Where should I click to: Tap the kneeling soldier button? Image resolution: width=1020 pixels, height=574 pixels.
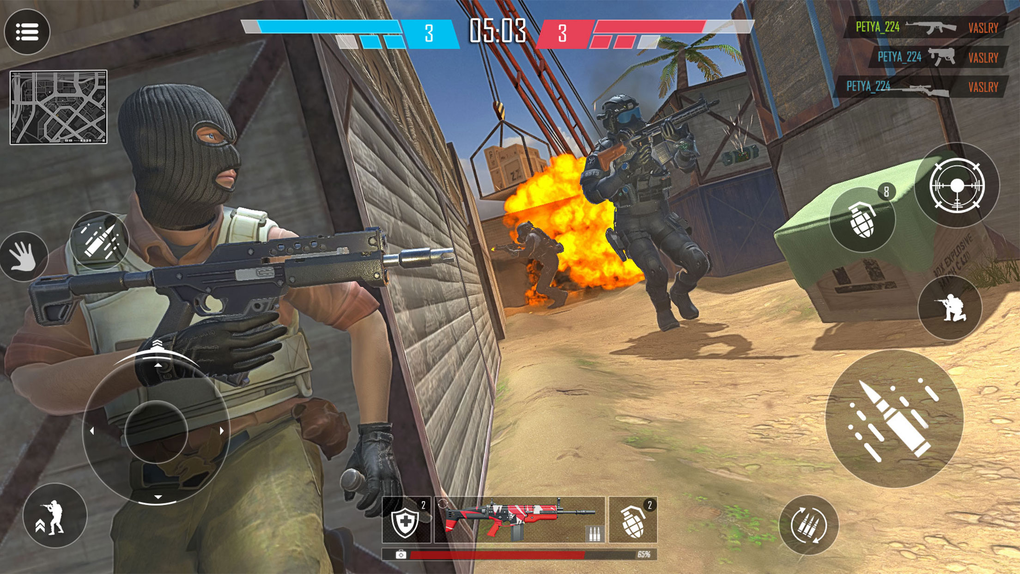(949, 307)
